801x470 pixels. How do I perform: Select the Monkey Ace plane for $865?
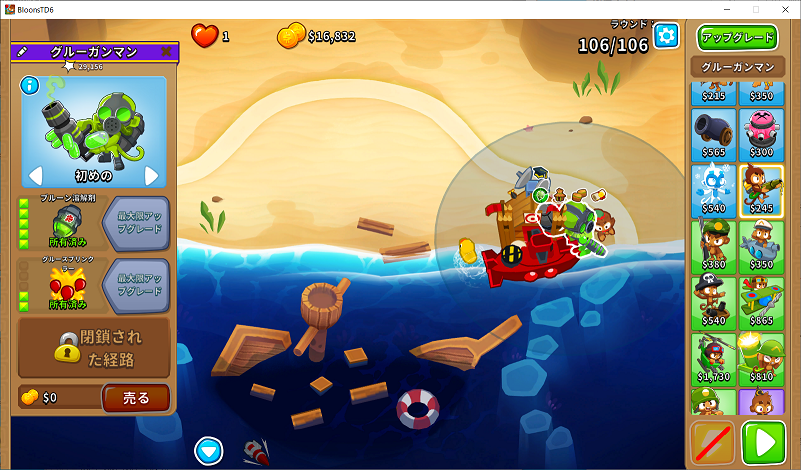pyautogui.click(x=761, y=301)
